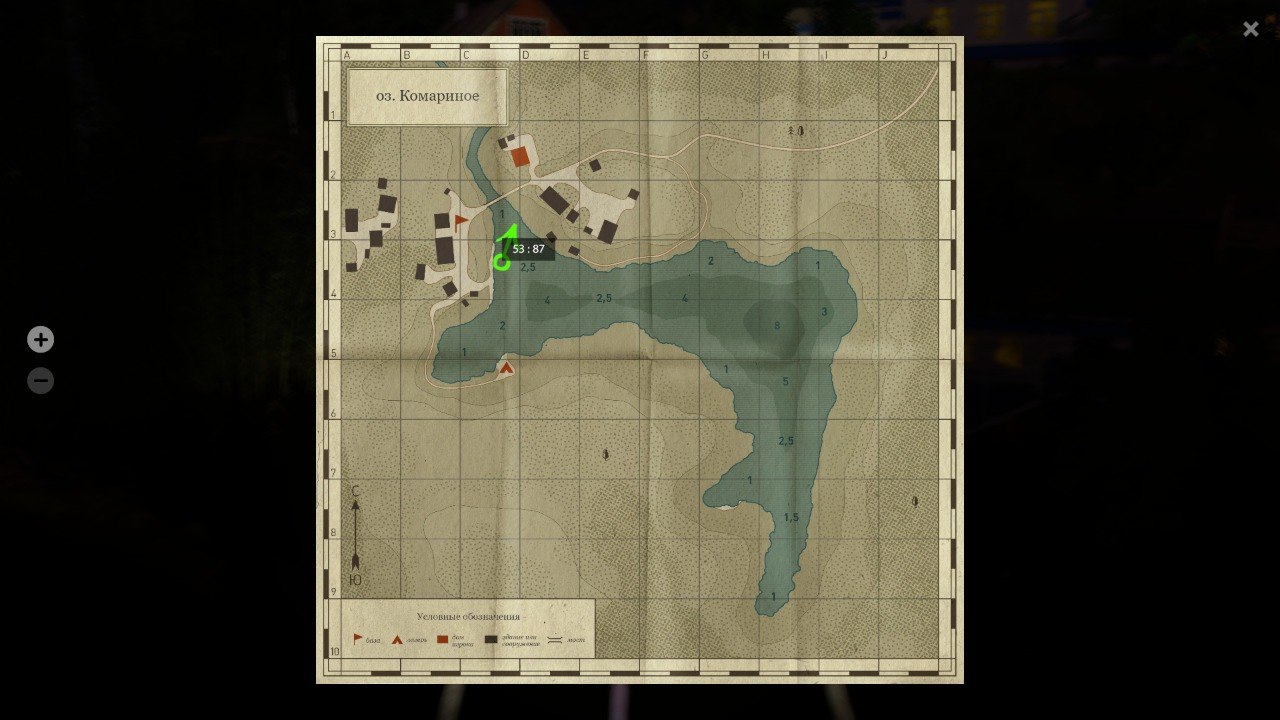The height and width of the screenshot is (720, 1280).
Task: Zoom out the map with minus button
Action: pos(40,381)
